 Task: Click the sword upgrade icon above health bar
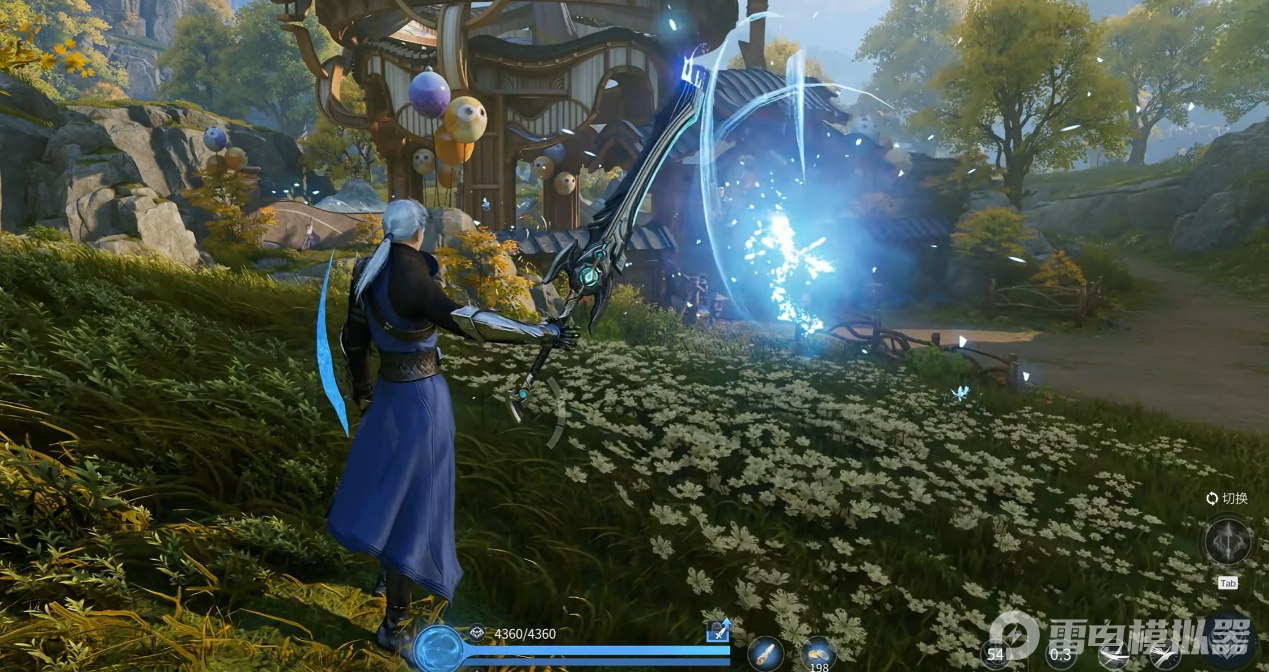point(718,630)
